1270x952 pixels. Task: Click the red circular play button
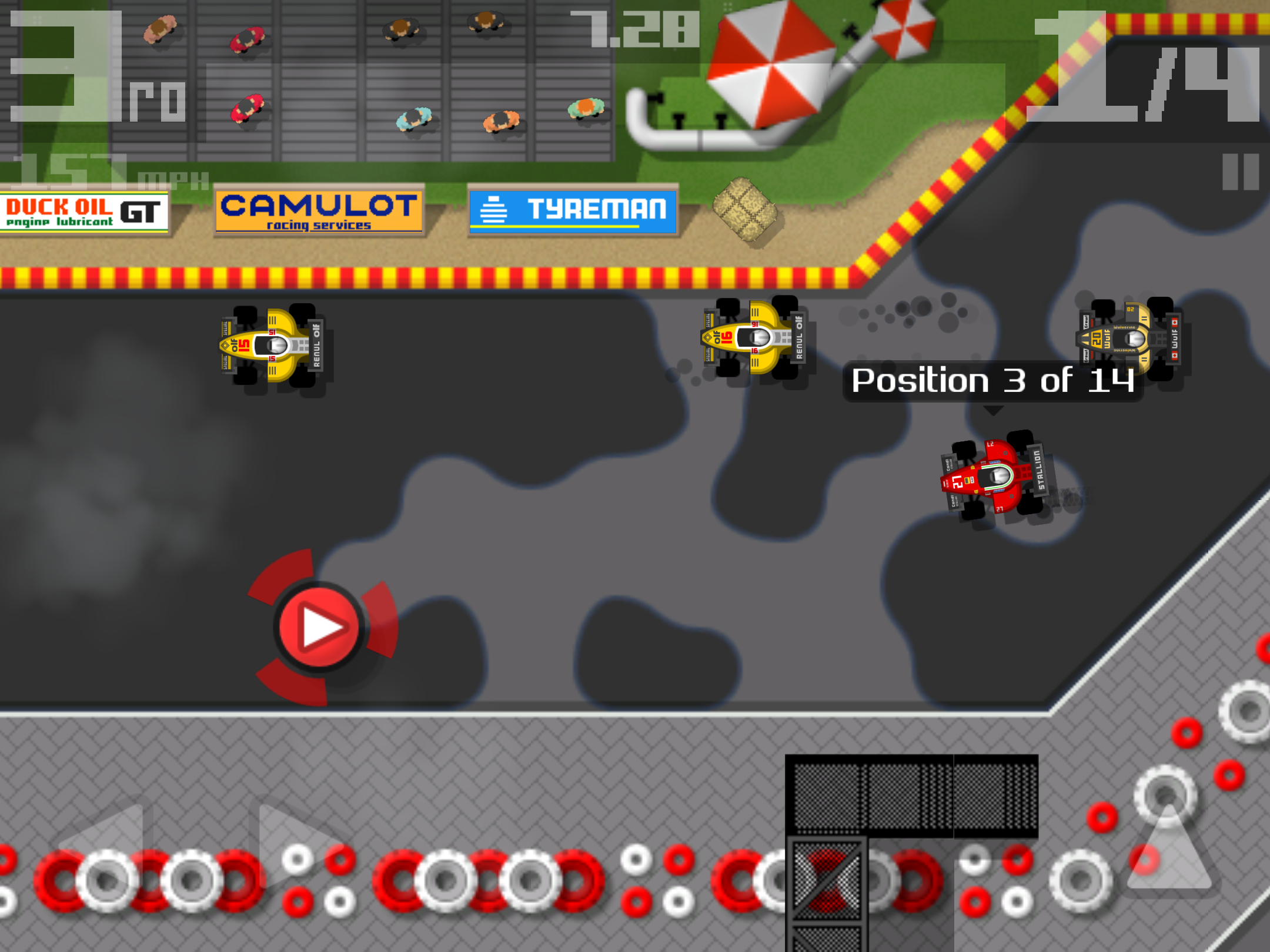(x=319, y=627)
